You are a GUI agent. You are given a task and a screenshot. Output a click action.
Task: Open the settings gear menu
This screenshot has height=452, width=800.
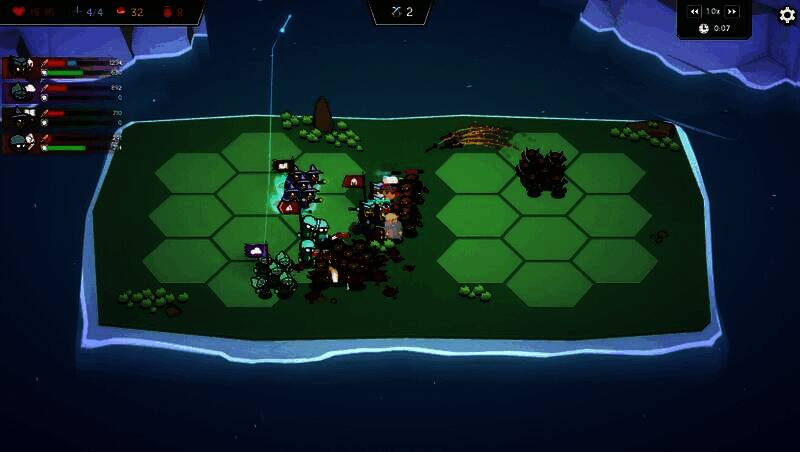pos(787,15)
